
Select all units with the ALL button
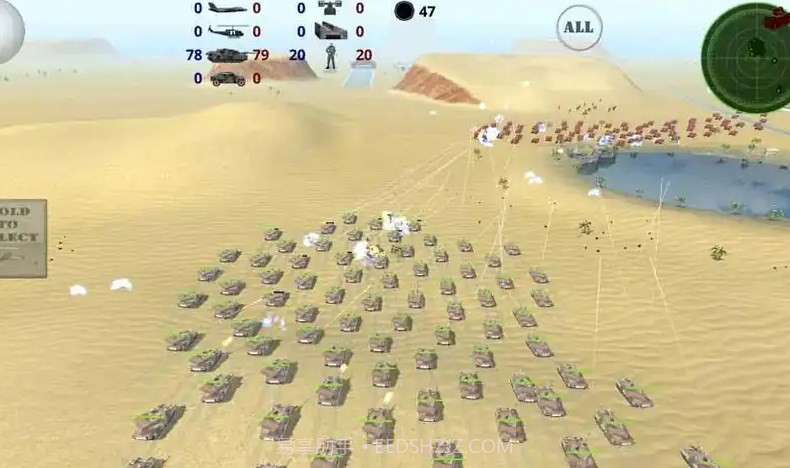coord(579,27)
